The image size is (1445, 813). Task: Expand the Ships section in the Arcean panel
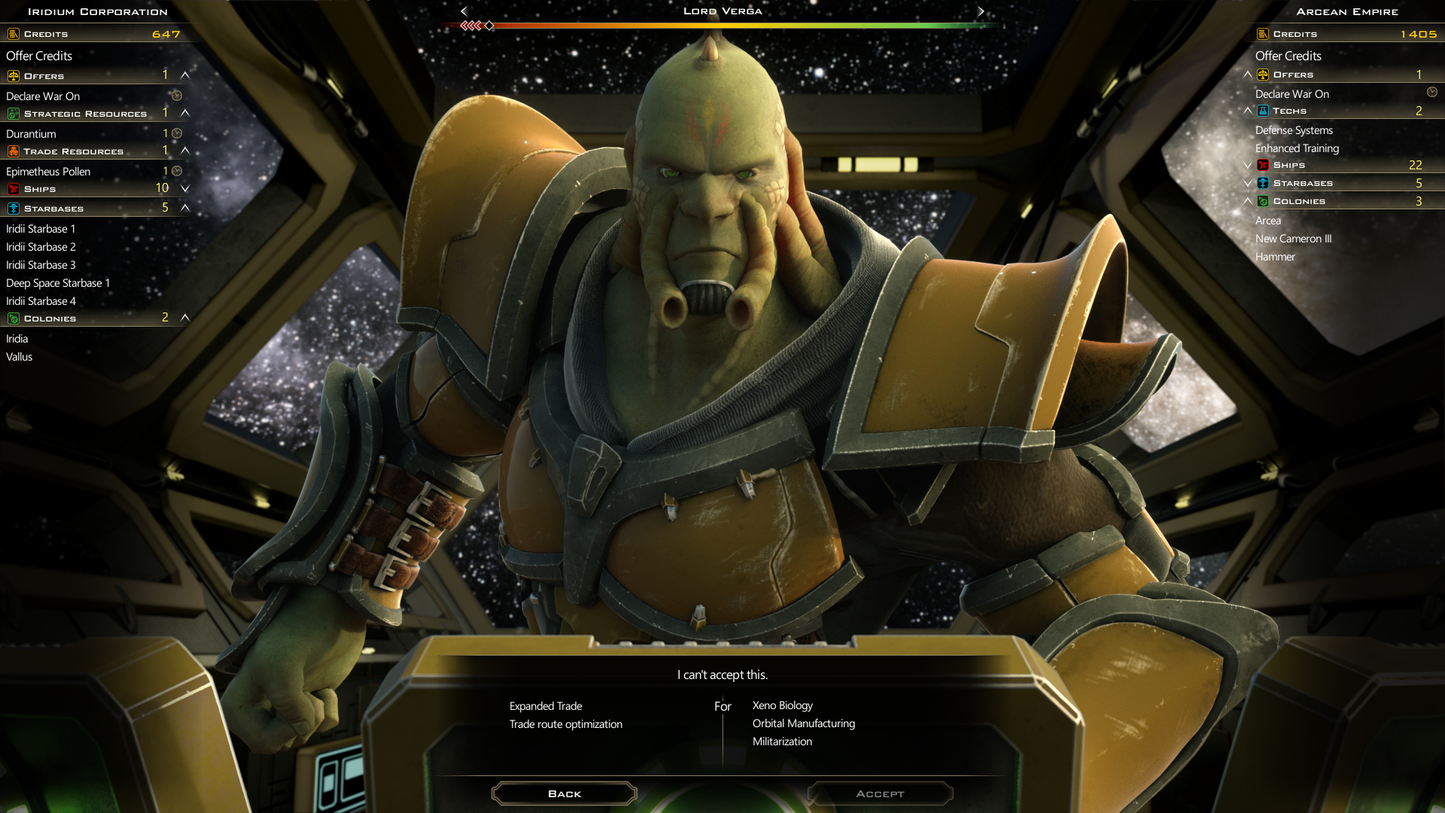[x=1247, y=164]
